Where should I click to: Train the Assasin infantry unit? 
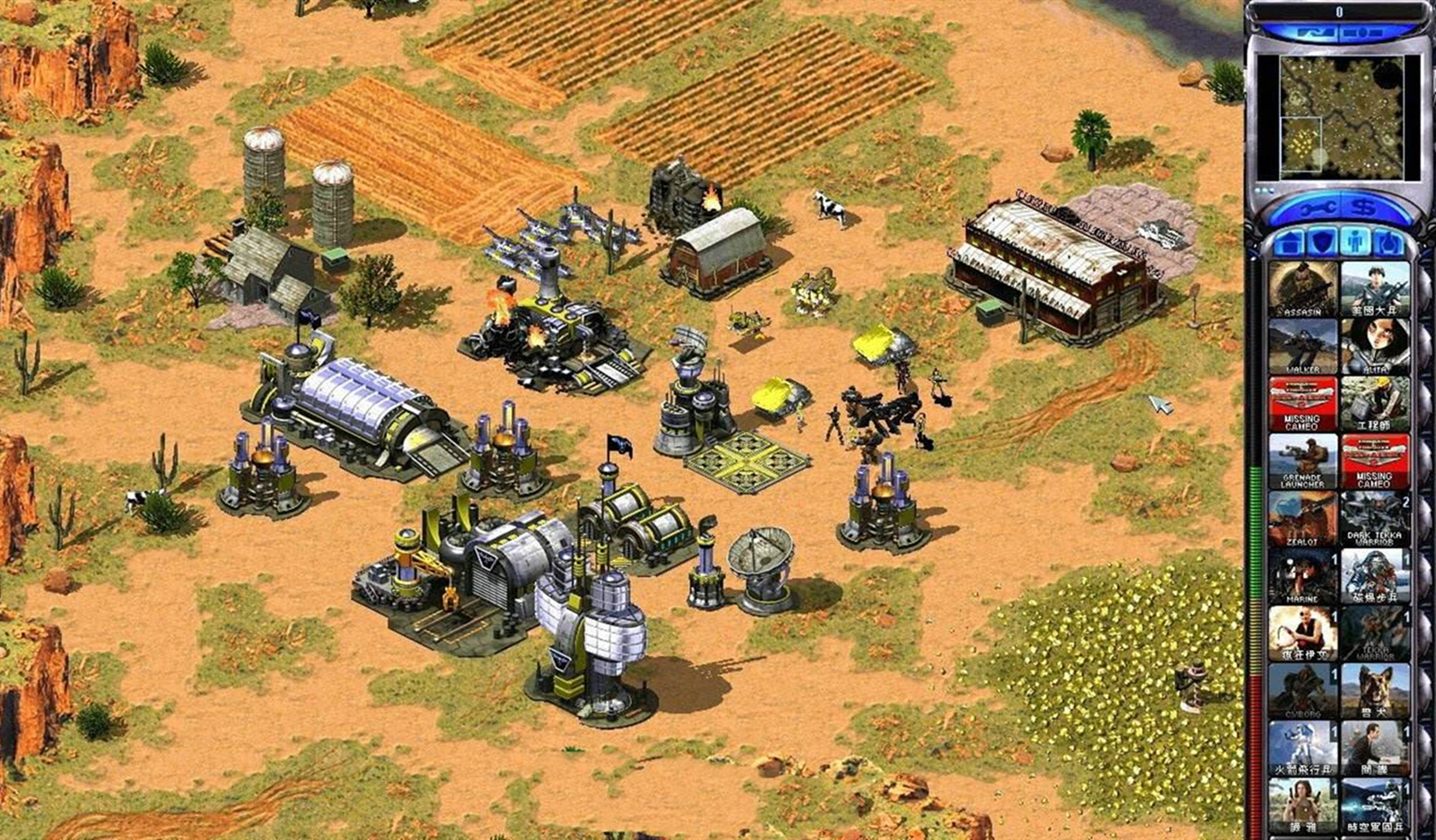[1301, 289]
